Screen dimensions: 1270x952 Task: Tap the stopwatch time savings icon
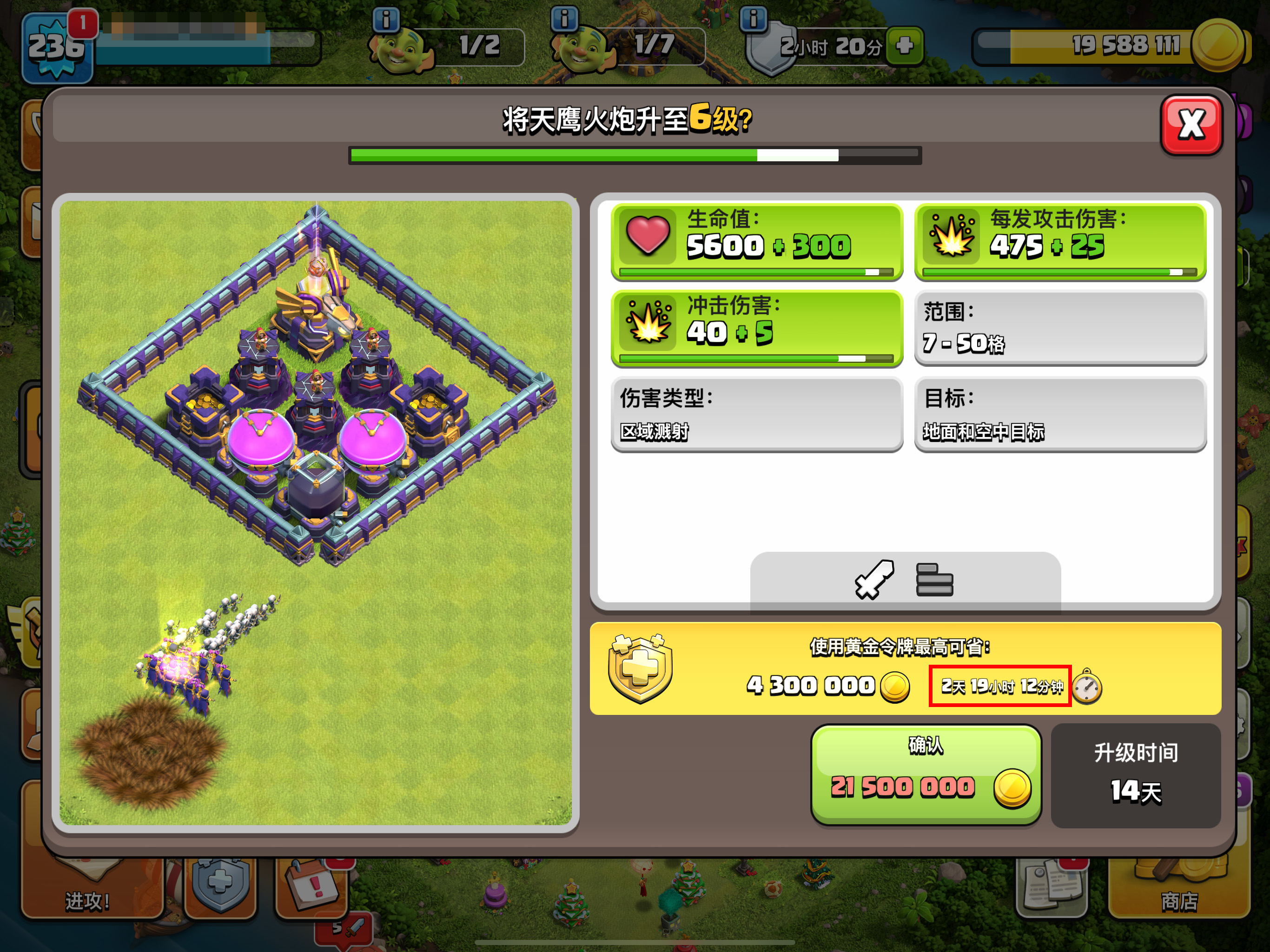click(1087, 686)
